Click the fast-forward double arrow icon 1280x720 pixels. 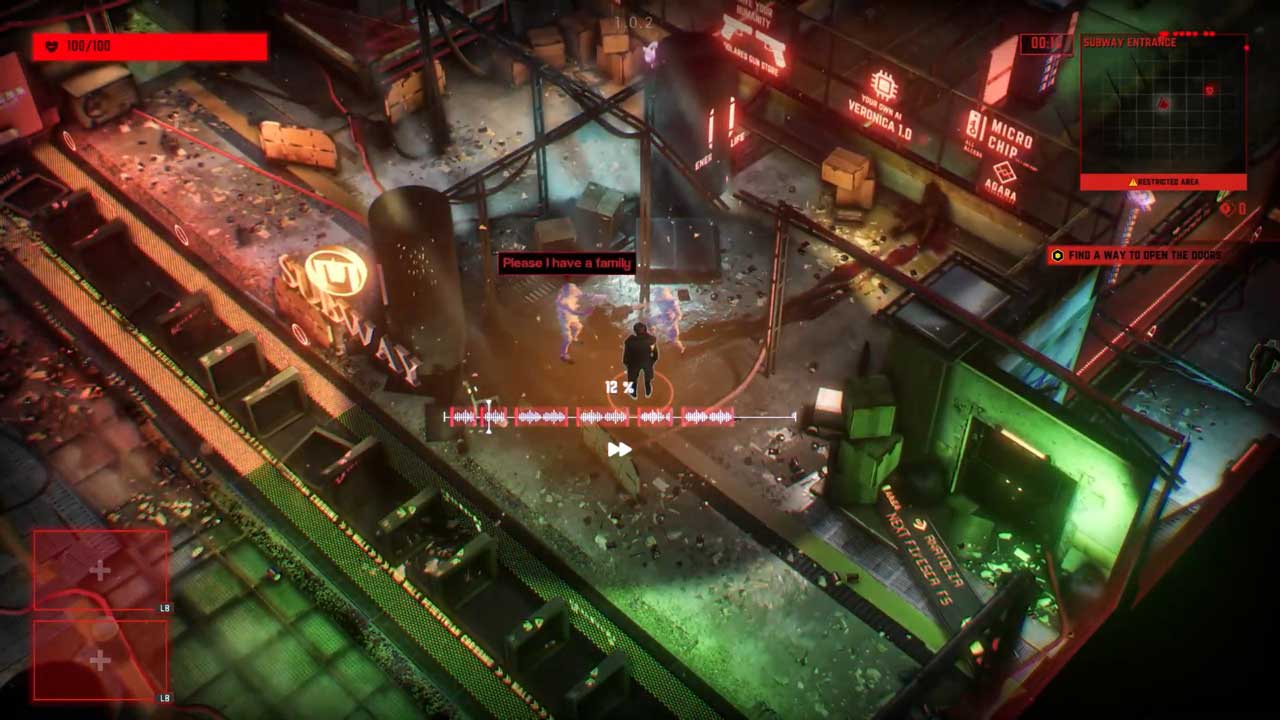(x=620, y=450)
